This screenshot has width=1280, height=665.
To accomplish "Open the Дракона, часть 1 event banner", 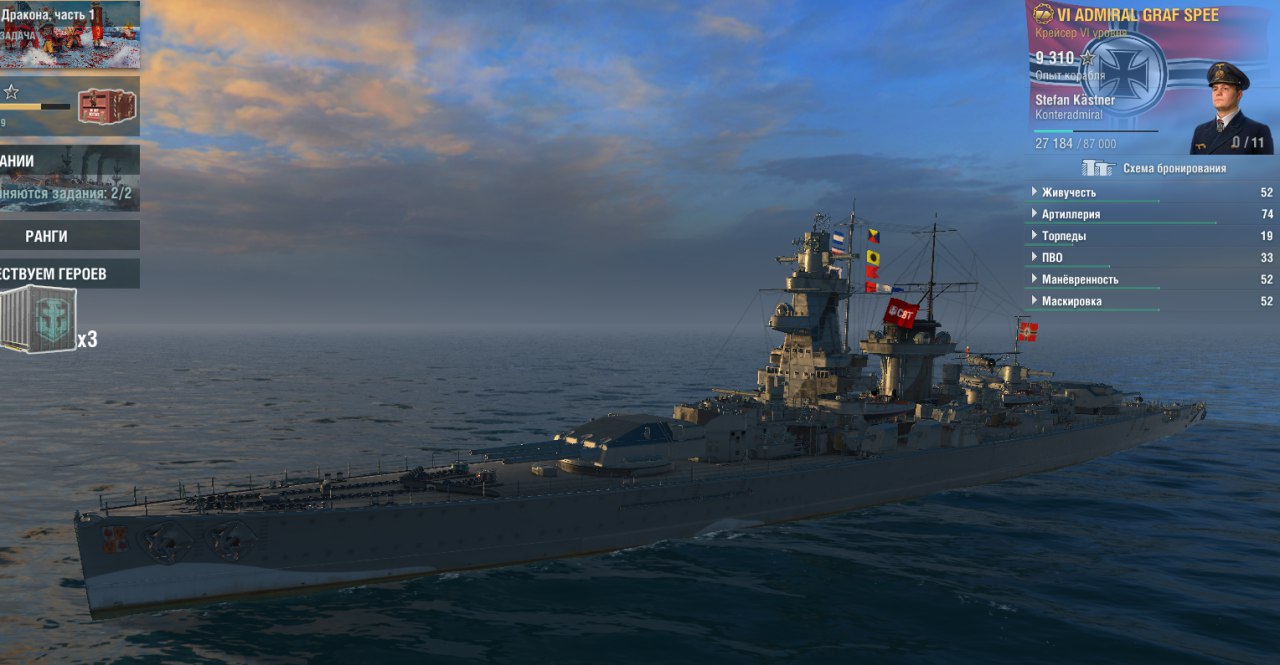I will (x=68, y=34).
